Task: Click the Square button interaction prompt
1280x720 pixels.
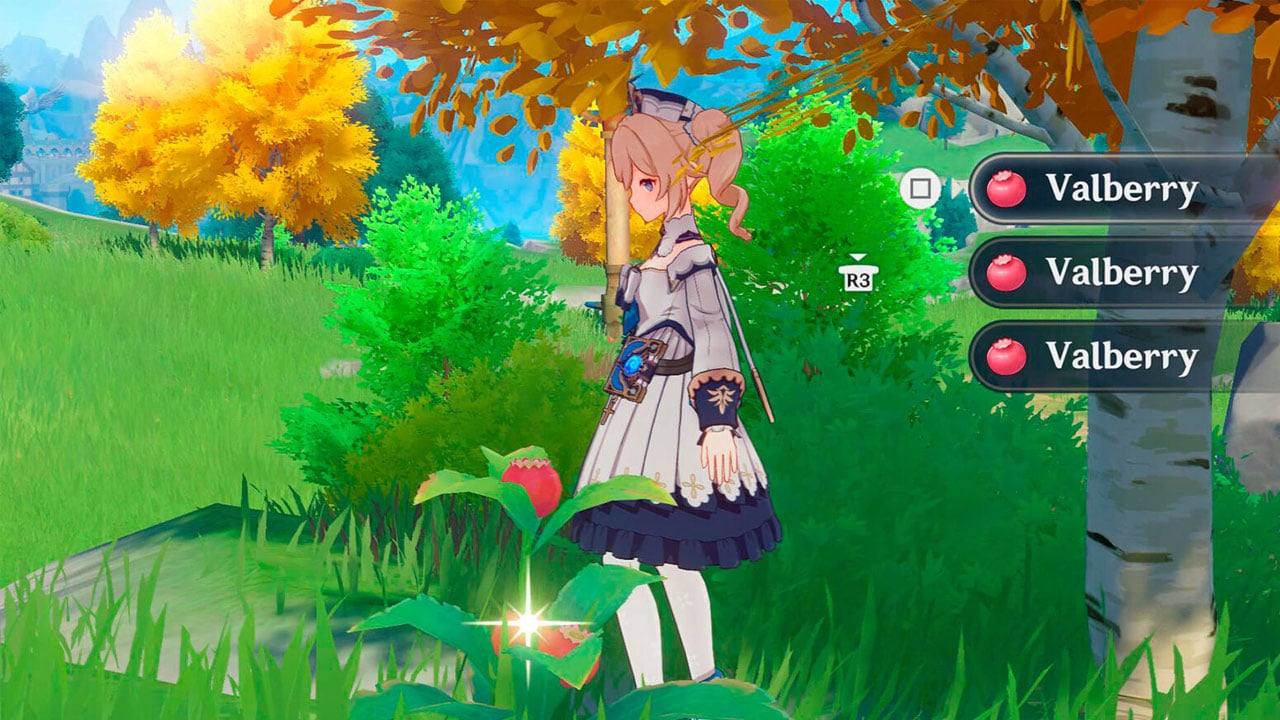Action: tap(921, 189)
